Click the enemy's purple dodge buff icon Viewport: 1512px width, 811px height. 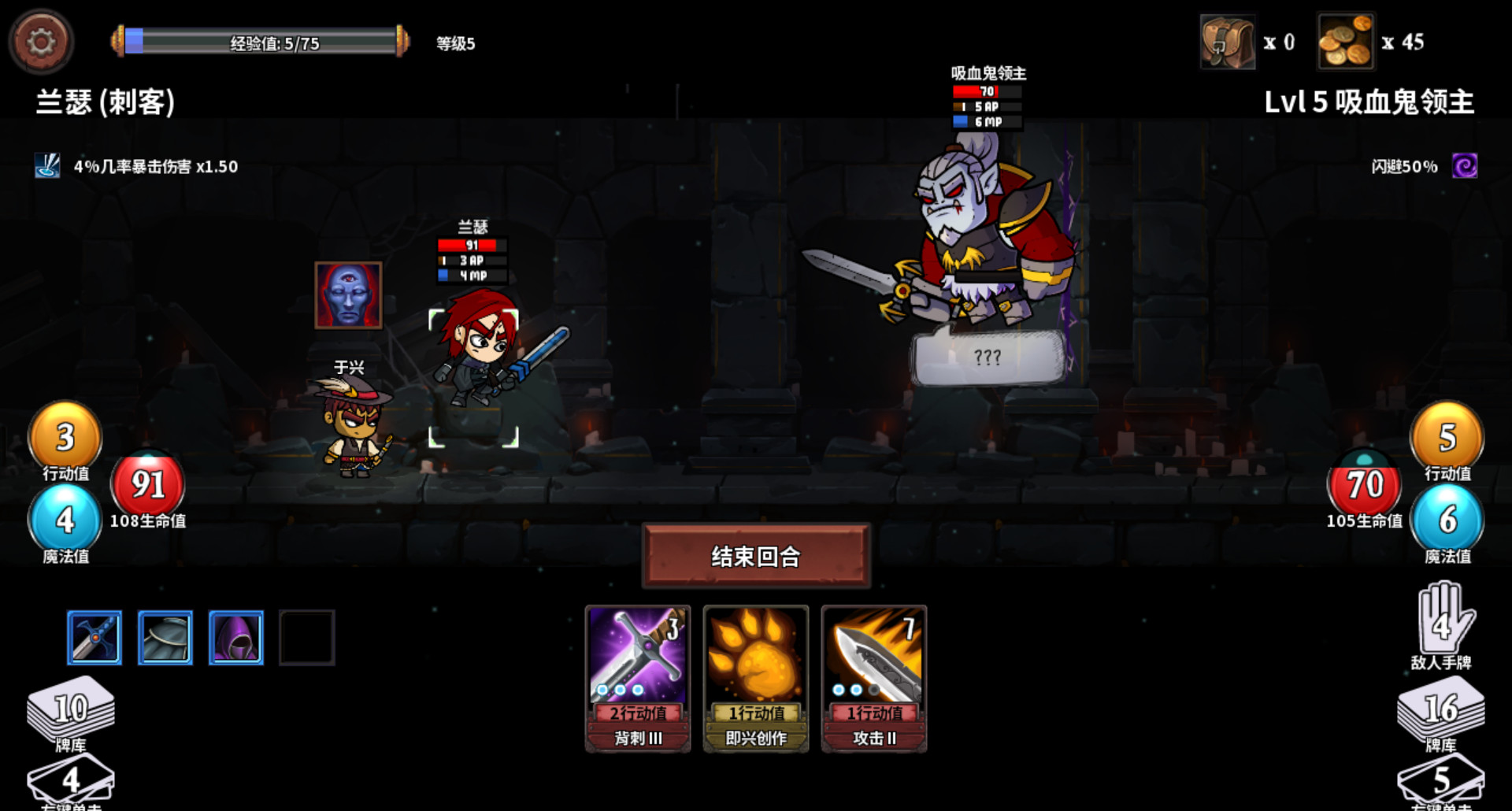pos(1463,167)
